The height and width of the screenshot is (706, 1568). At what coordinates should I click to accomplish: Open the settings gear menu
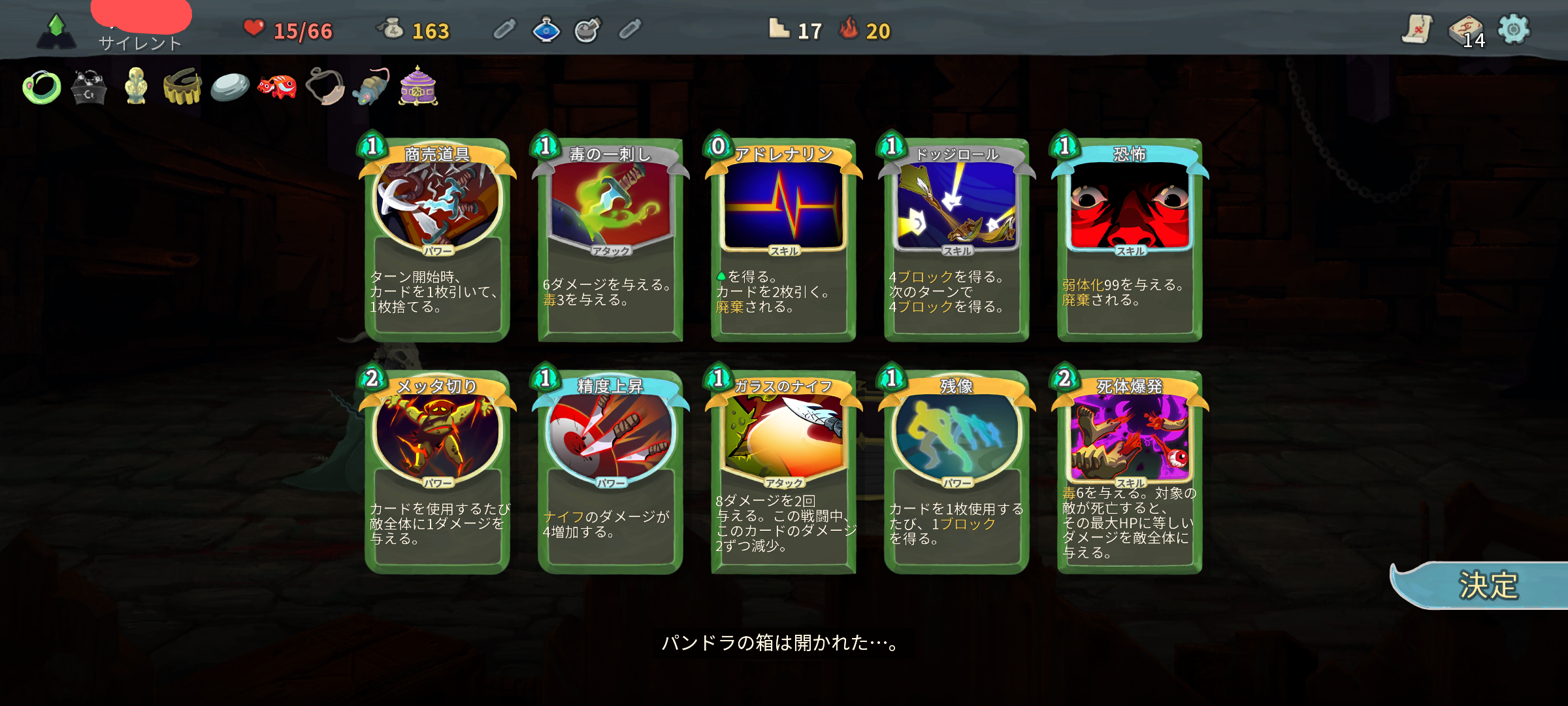(x=1513, y=29)
